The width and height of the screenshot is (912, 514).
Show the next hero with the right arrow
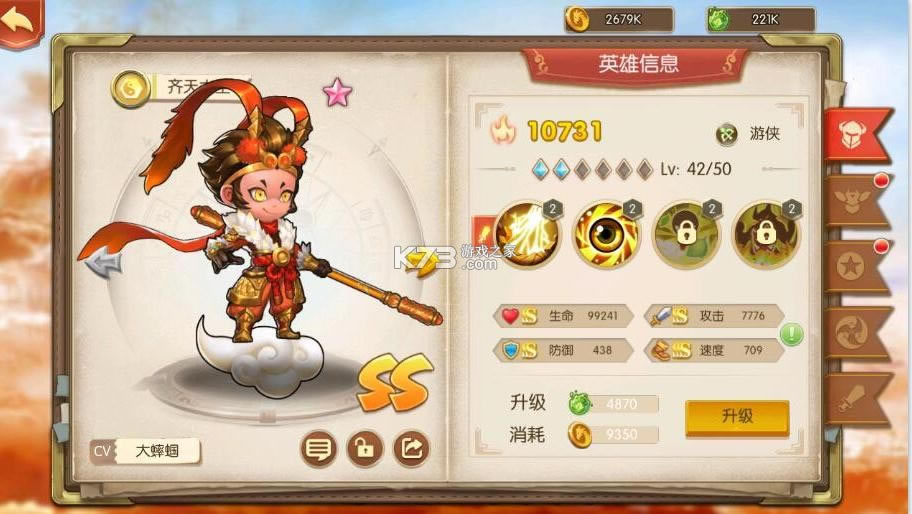tap(424, 262)
